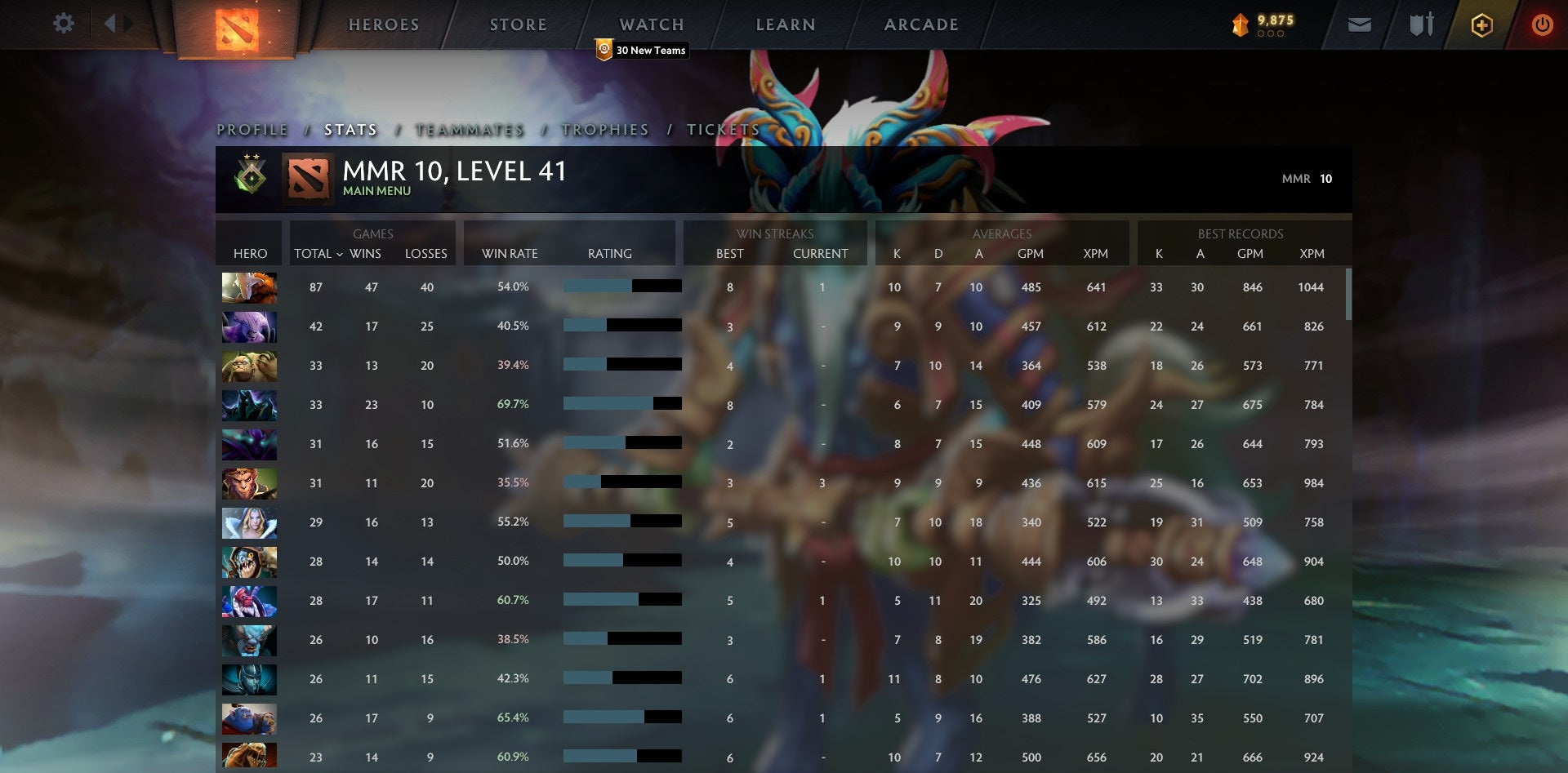This screenshot has width=1568, height=773.
Task: Switch to the TEAMMATES tab
Action: click(470, 129)
